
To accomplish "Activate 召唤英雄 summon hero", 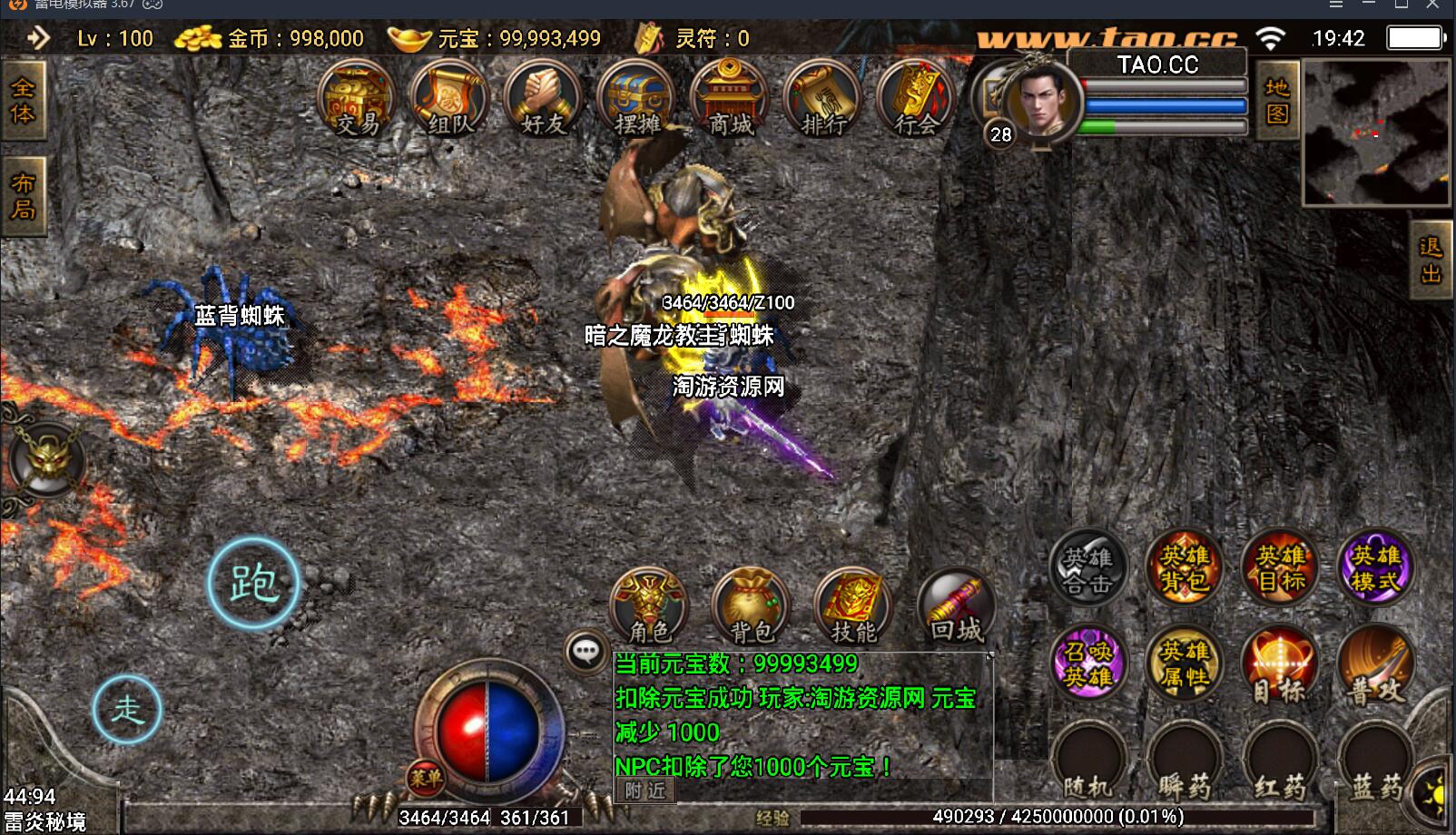I will (1088, 663).
